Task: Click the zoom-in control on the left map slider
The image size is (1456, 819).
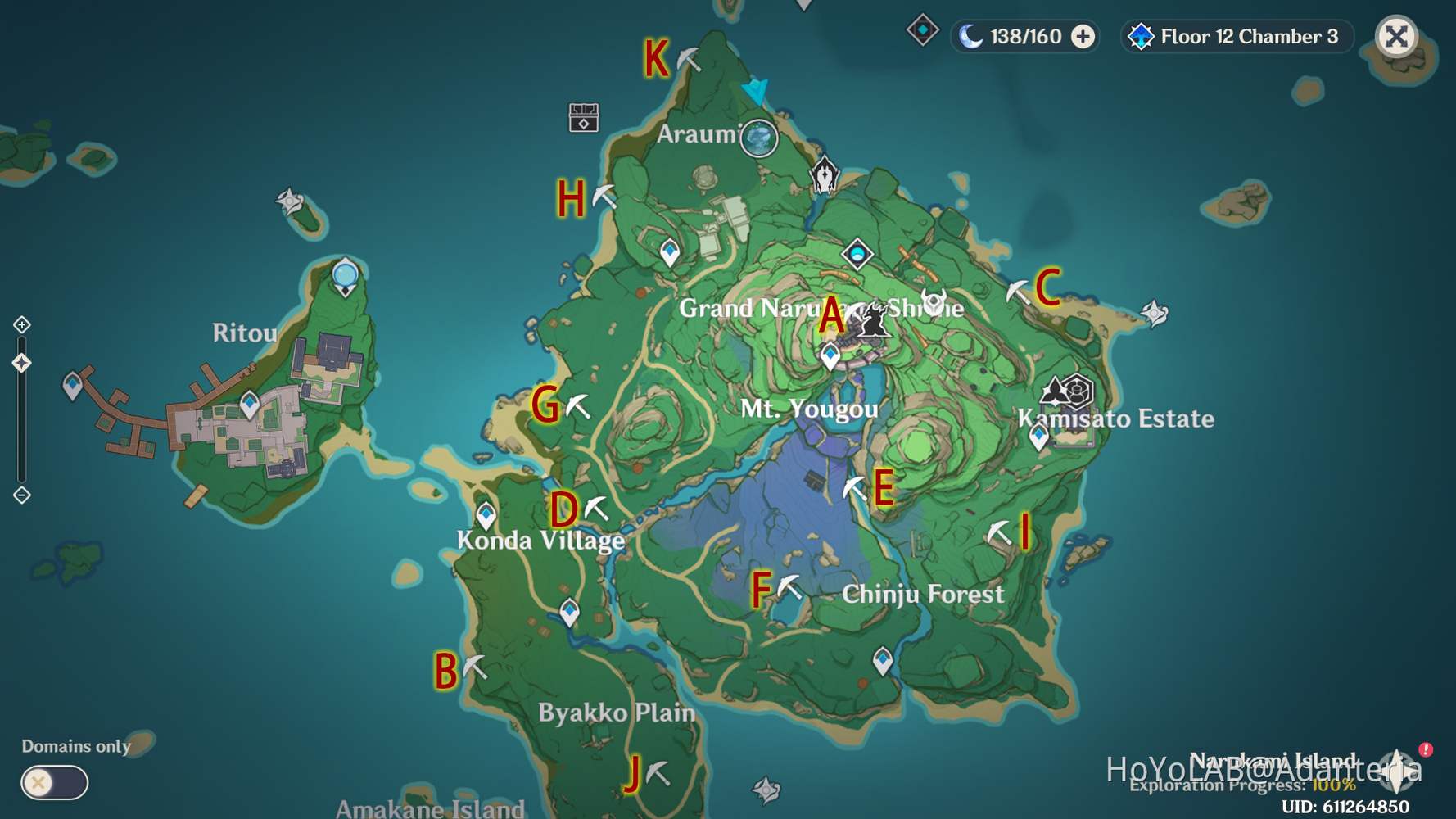Action: click(21, 324)
